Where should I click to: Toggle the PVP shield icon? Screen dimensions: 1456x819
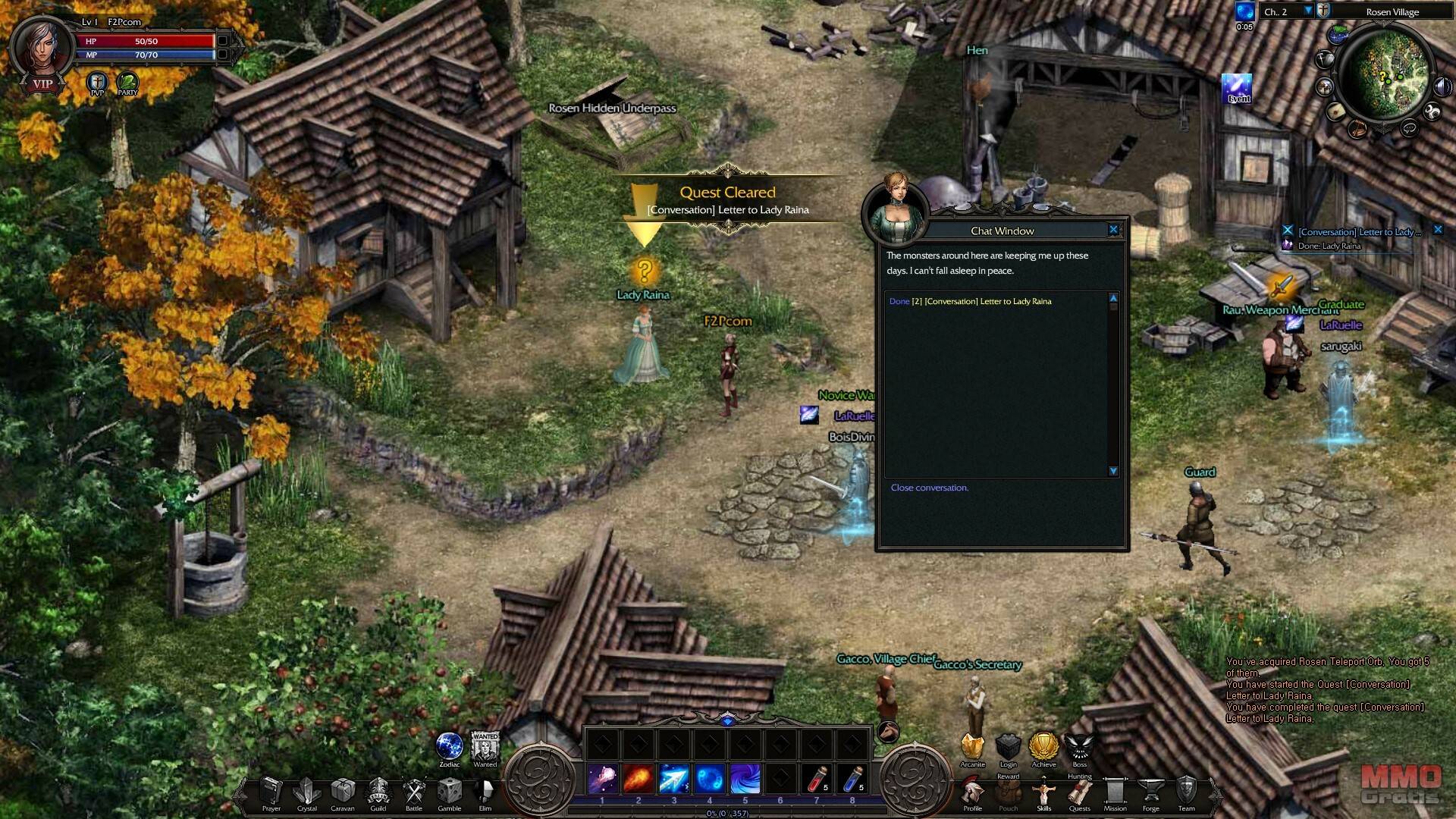point(97,82)
